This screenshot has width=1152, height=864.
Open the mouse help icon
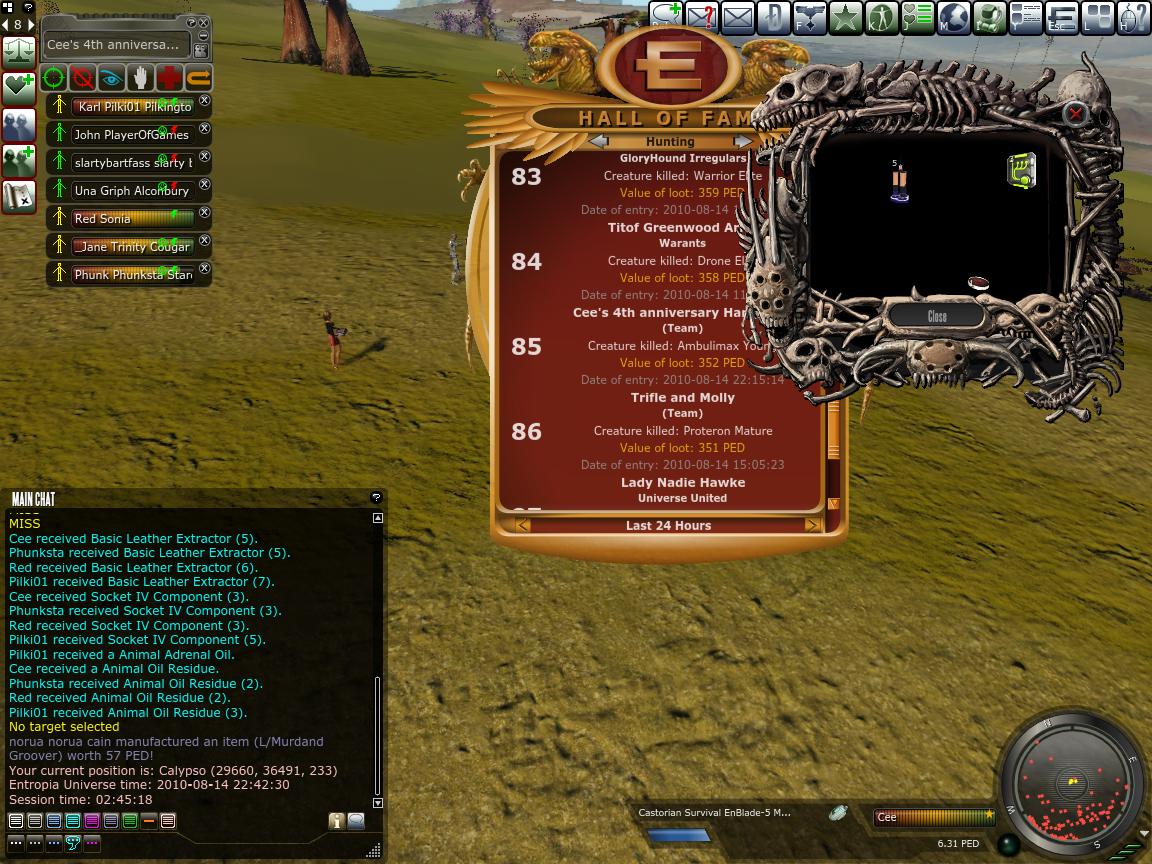(1132, 18)
